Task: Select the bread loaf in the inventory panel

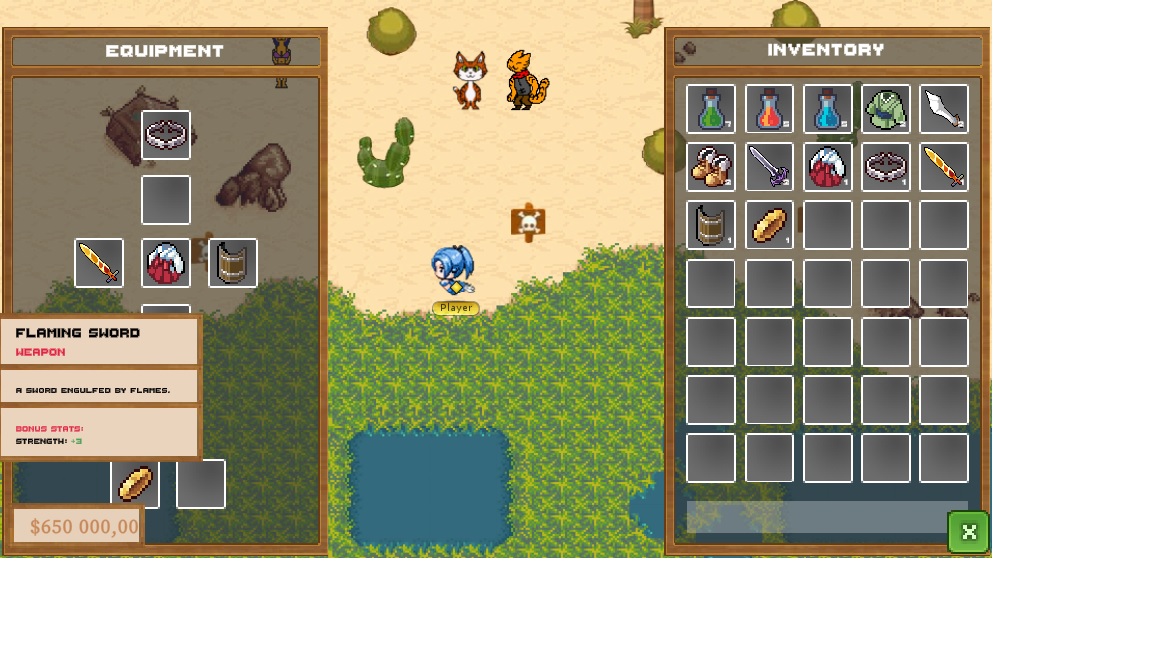Action: tap(769, 225)
